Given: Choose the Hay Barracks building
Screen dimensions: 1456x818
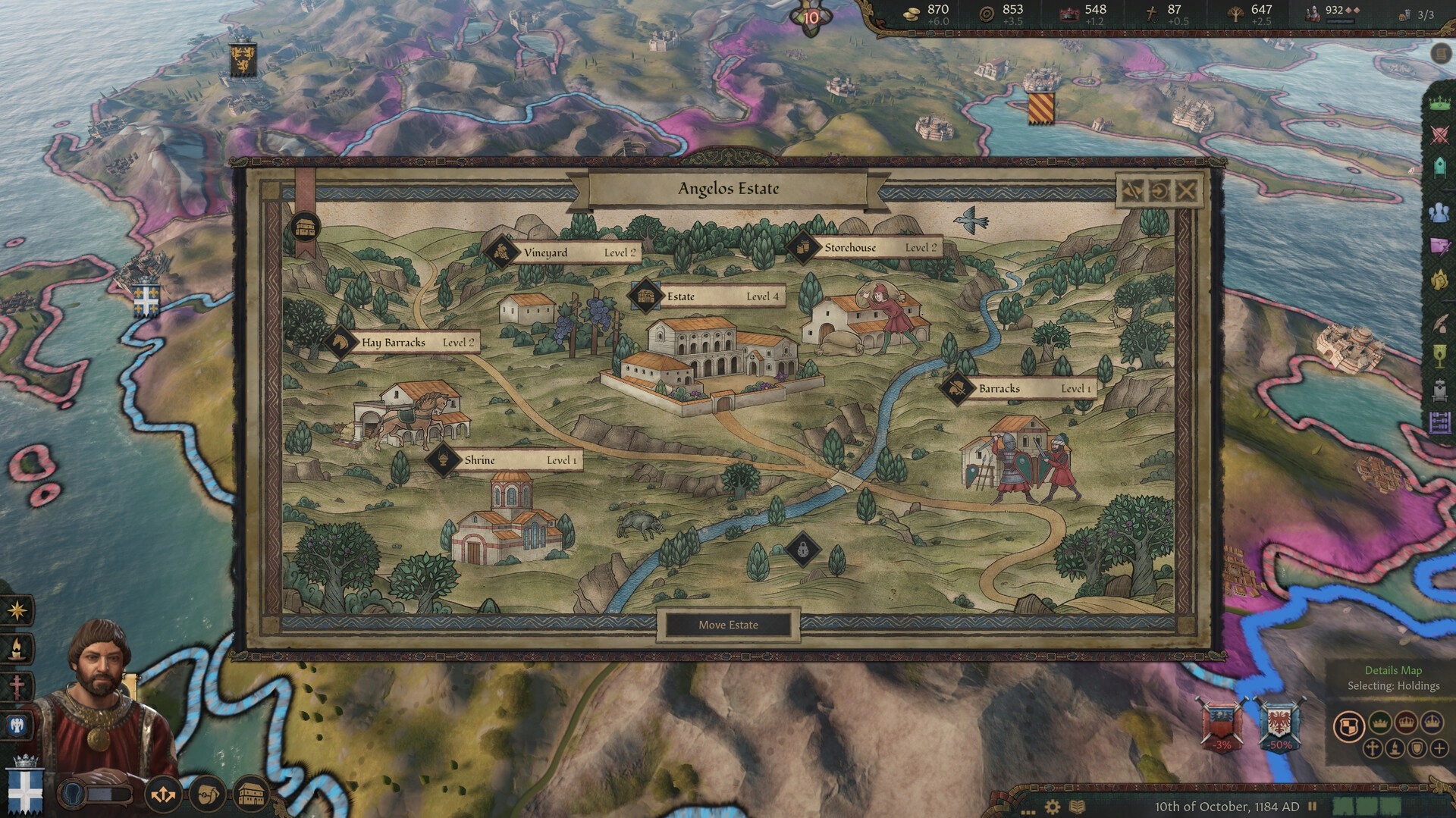Looking at the screenshot, I should point(403,343).
